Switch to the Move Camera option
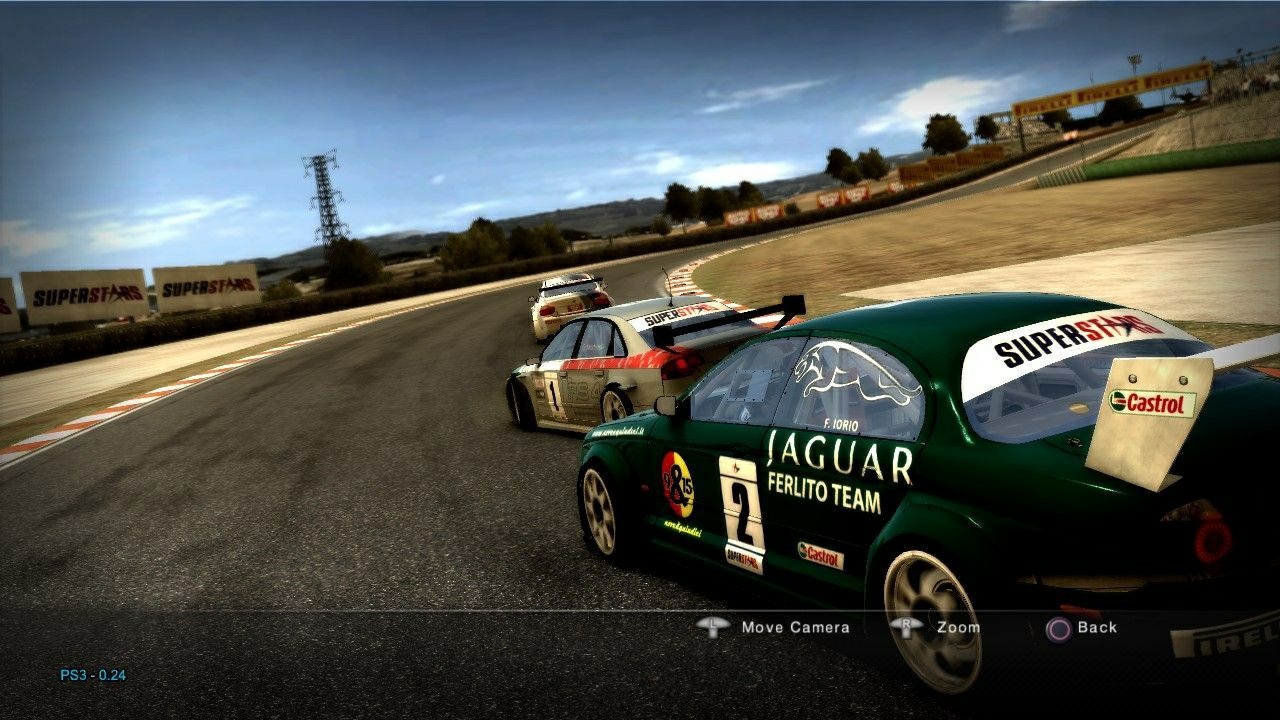This screenshot has width=1280, height=720. (793, 627)
